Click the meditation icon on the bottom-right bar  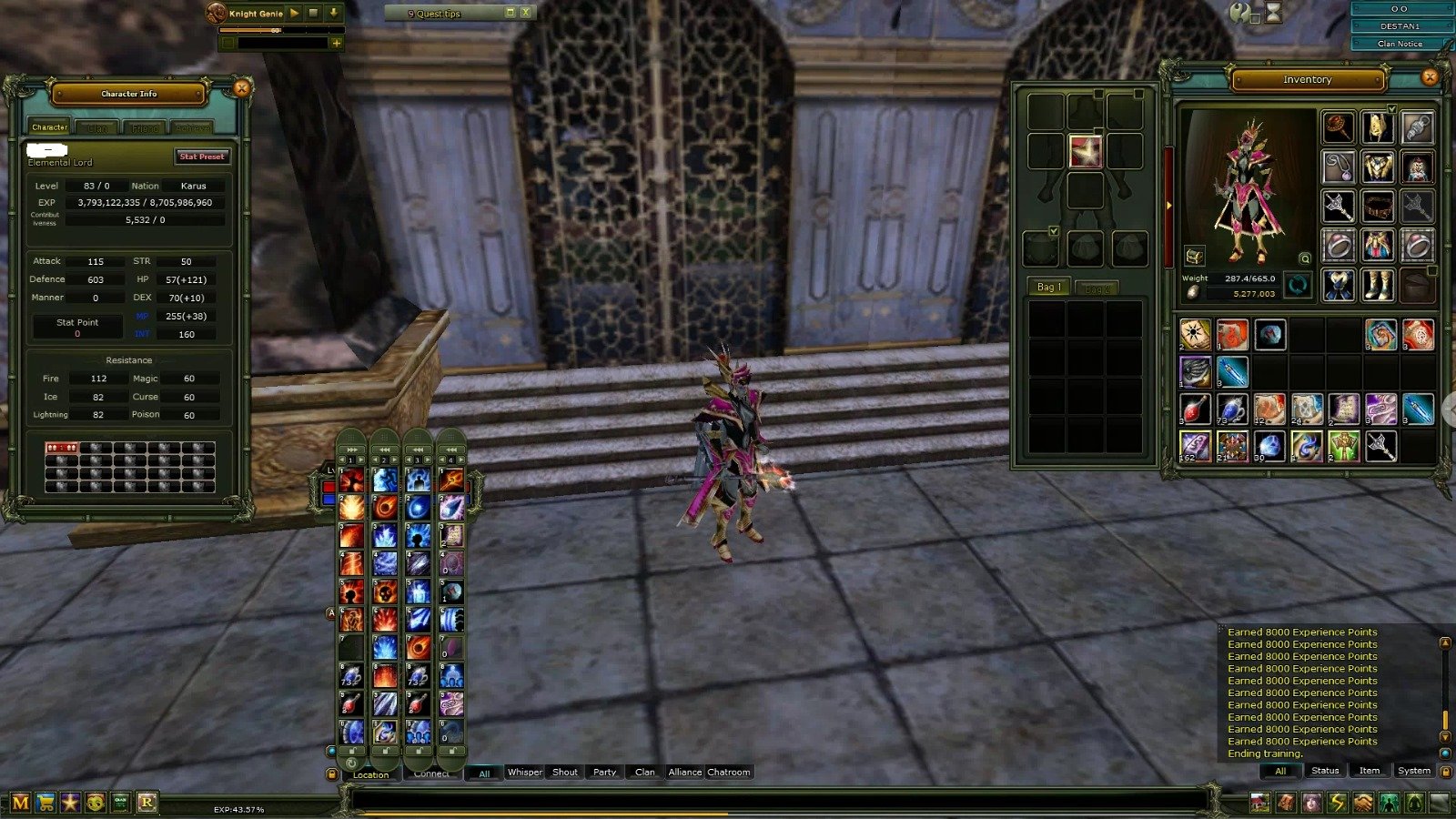pos(1412,802)
